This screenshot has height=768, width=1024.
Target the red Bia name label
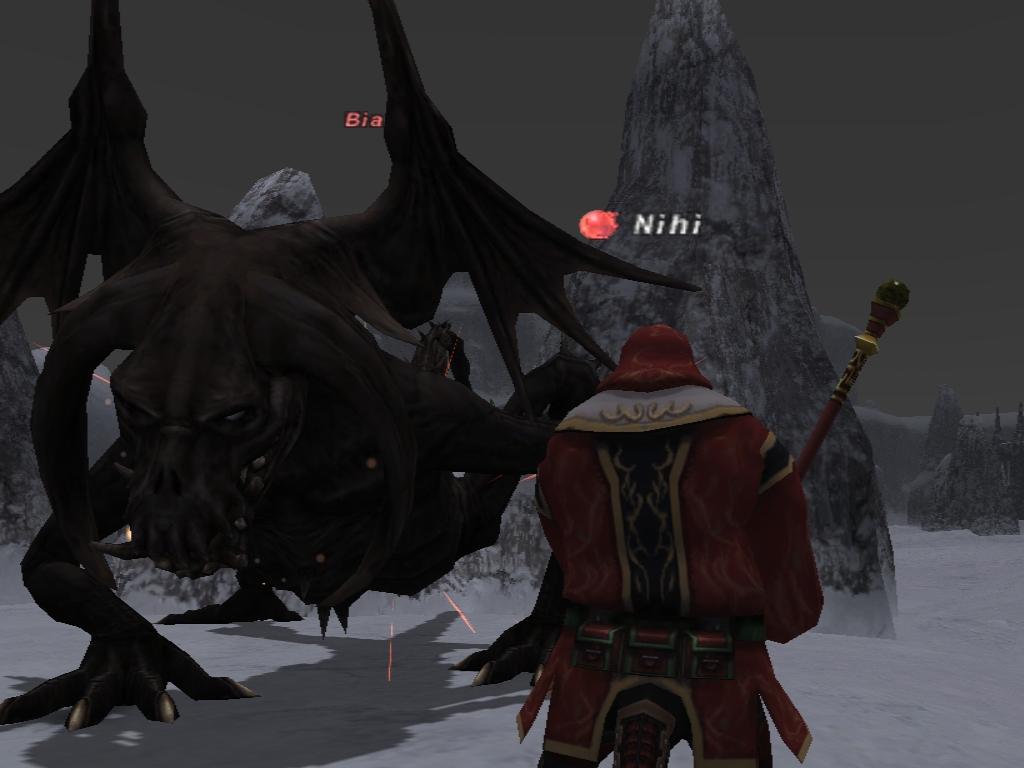tap(364, 120)
